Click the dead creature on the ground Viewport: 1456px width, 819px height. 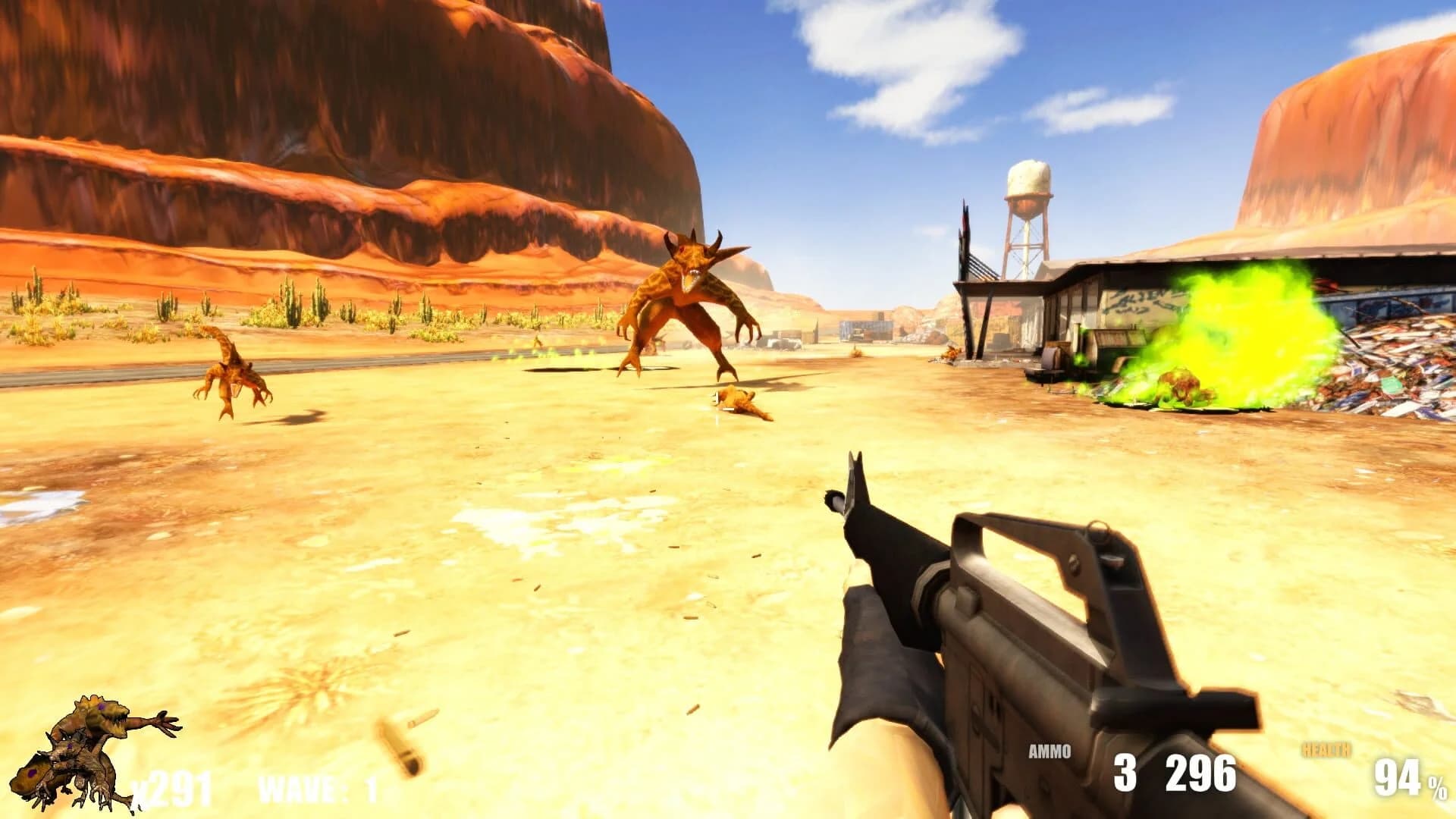739,402
